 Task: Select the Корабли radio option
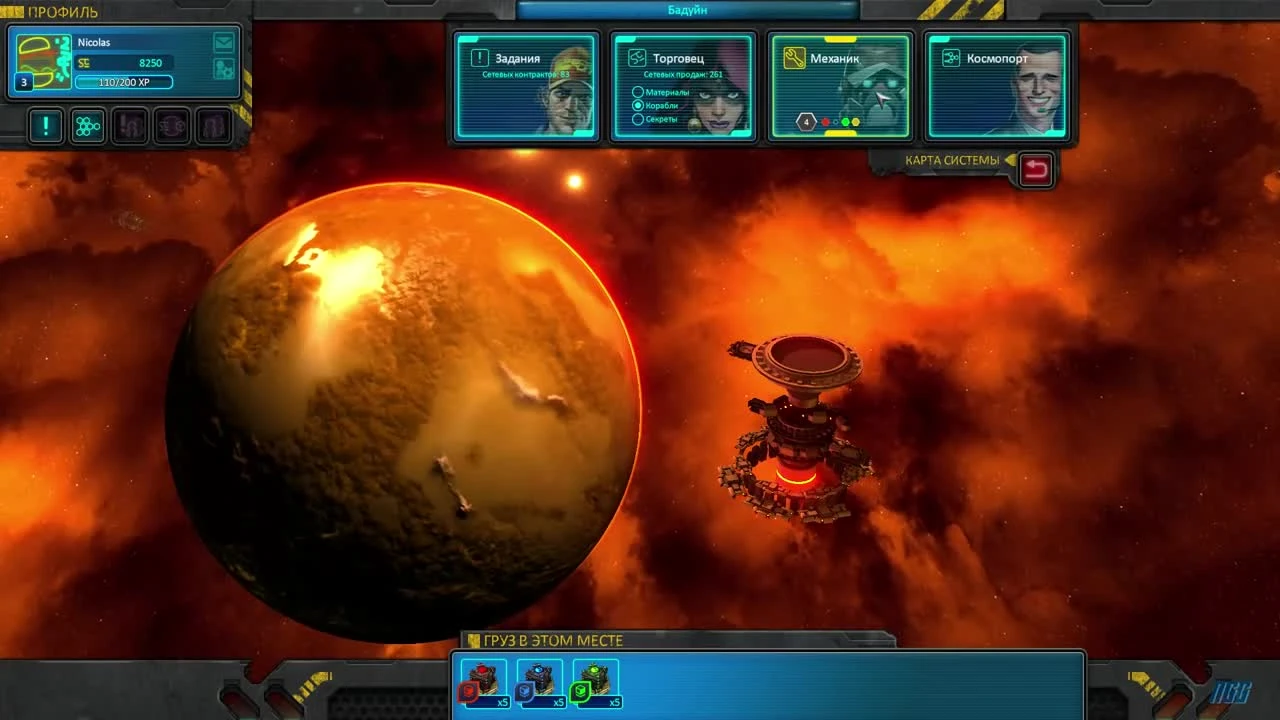[636, 105]
